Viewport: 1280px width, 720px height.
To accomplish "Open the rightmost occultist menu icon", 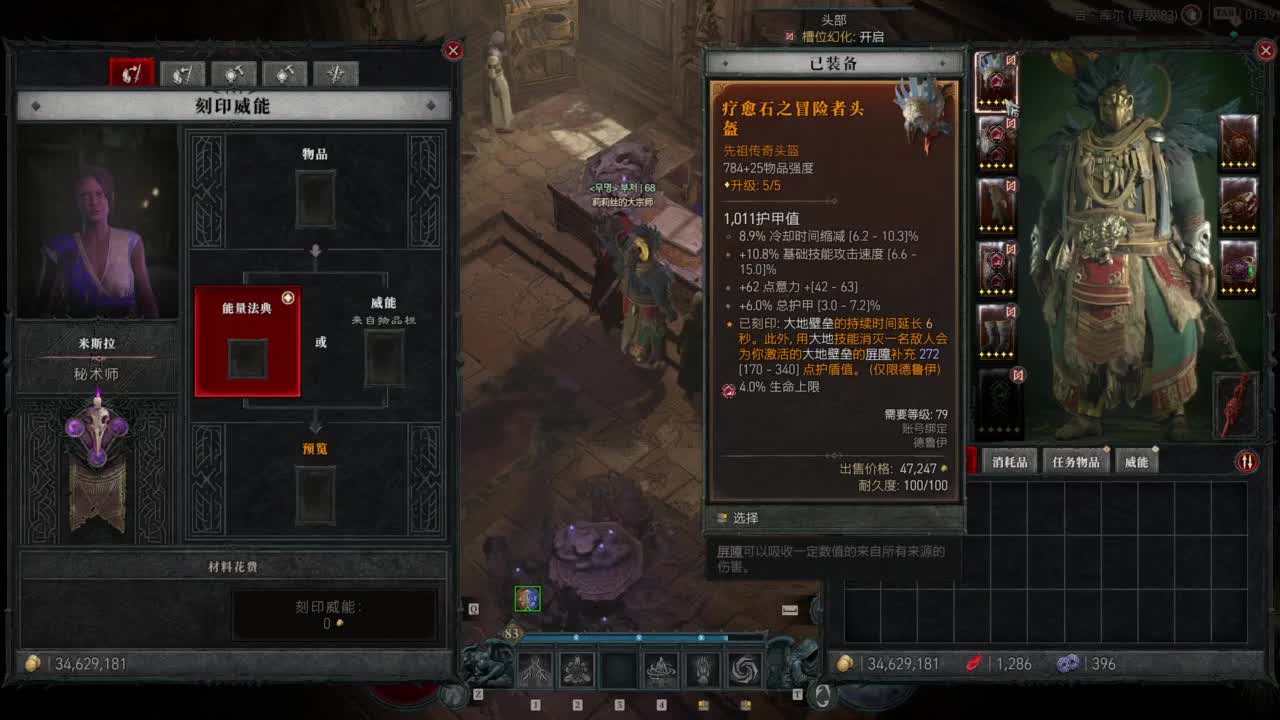I will [x=335, y=74].
